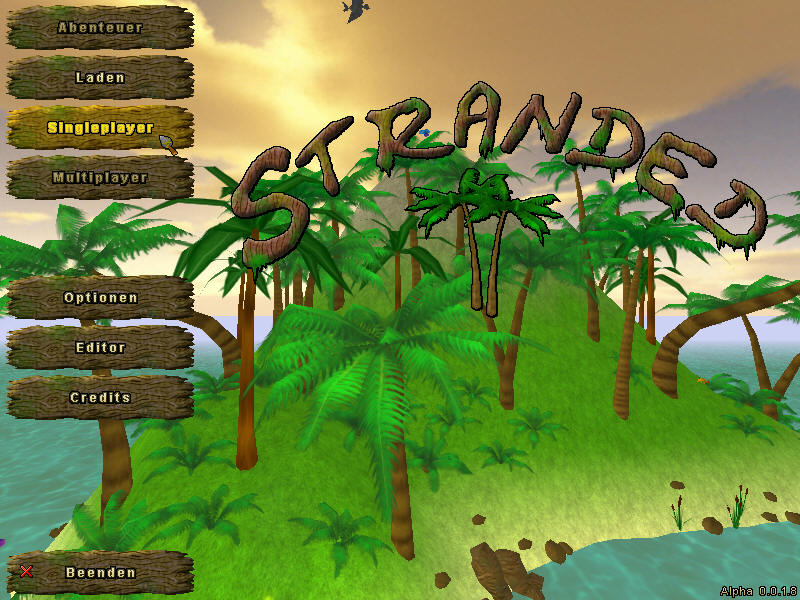Screen dimensions: 800x600
Task: Choose the Multiplayer option
Action: (x=100, y=178)
